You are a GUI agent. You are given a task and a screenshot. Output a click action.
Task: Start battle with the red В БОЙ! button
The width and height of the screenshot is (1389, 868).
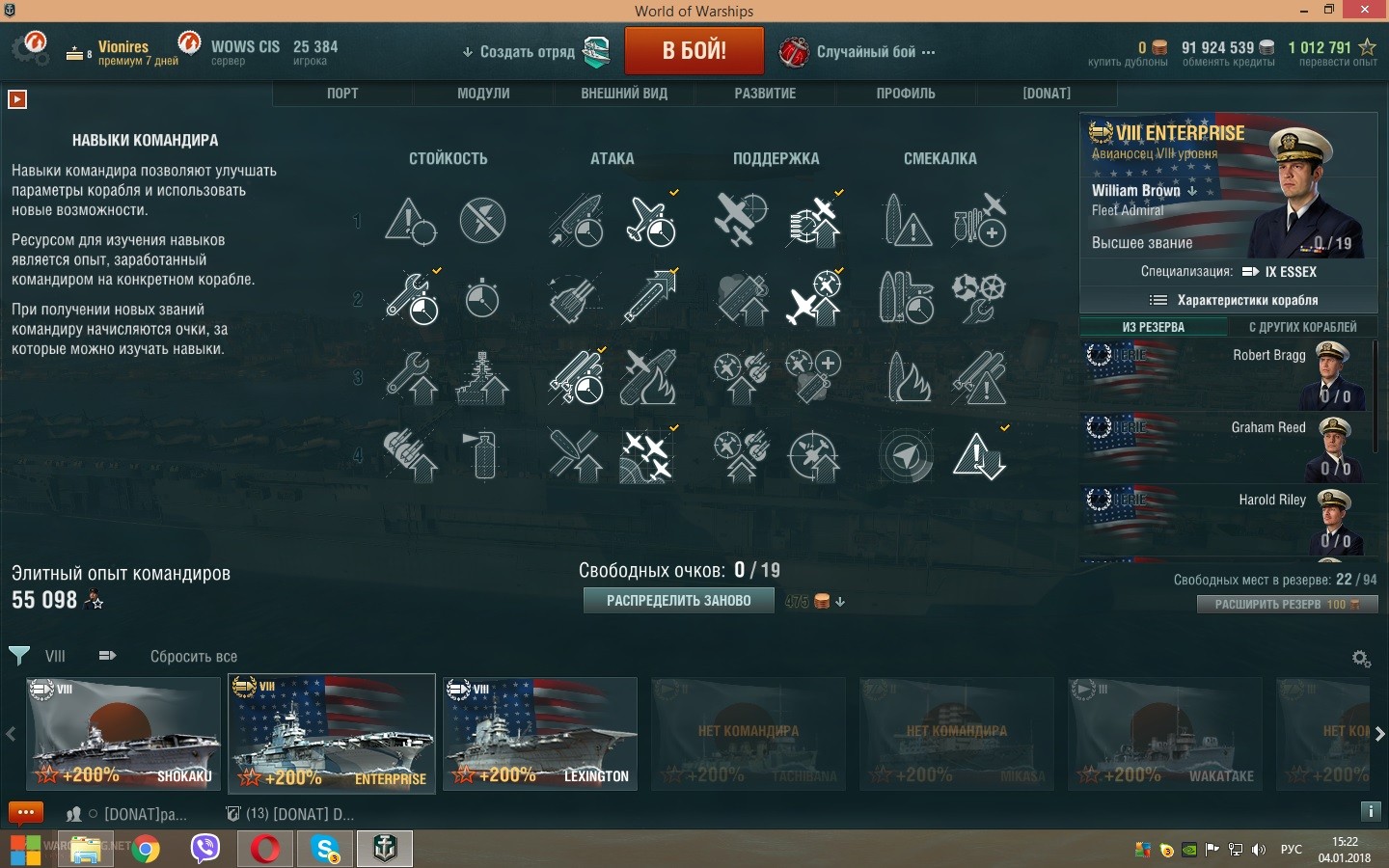[x=694, y=51]
